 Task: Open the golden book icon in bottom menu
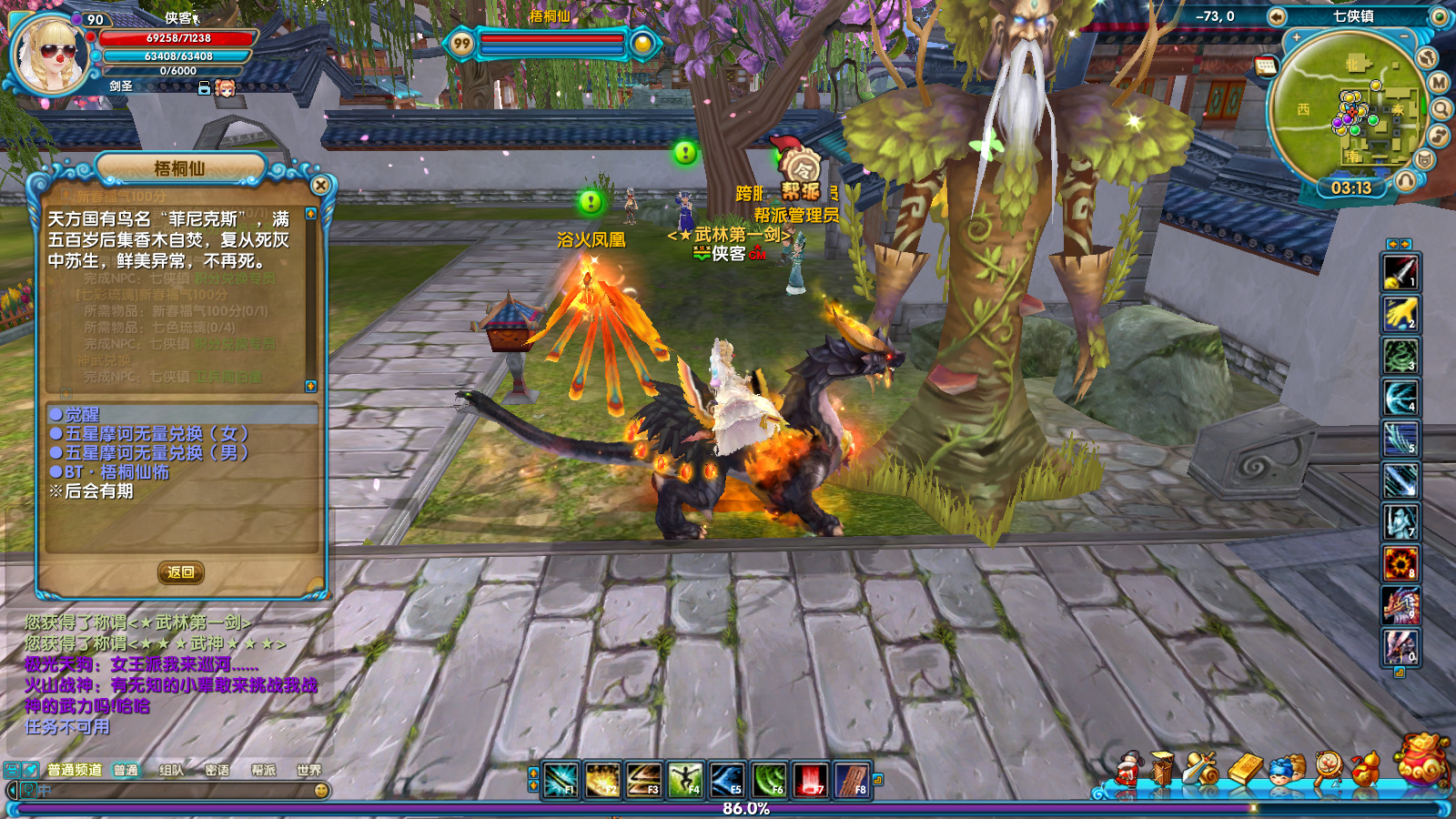(x=1246, y=770)
